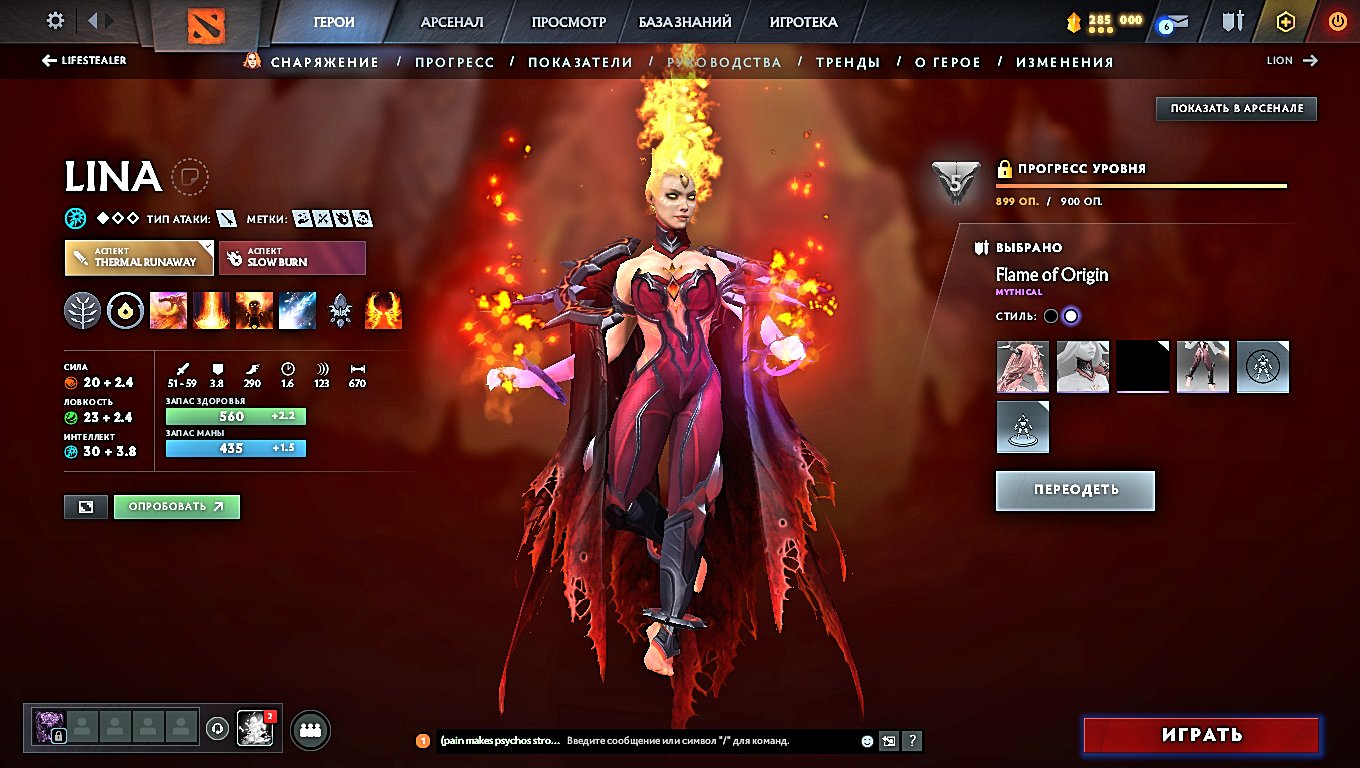Select the Thermal Runaway aspect
Image resolution: width=1360 pixels, height=768 pixels.
click(x=139, y=258)
